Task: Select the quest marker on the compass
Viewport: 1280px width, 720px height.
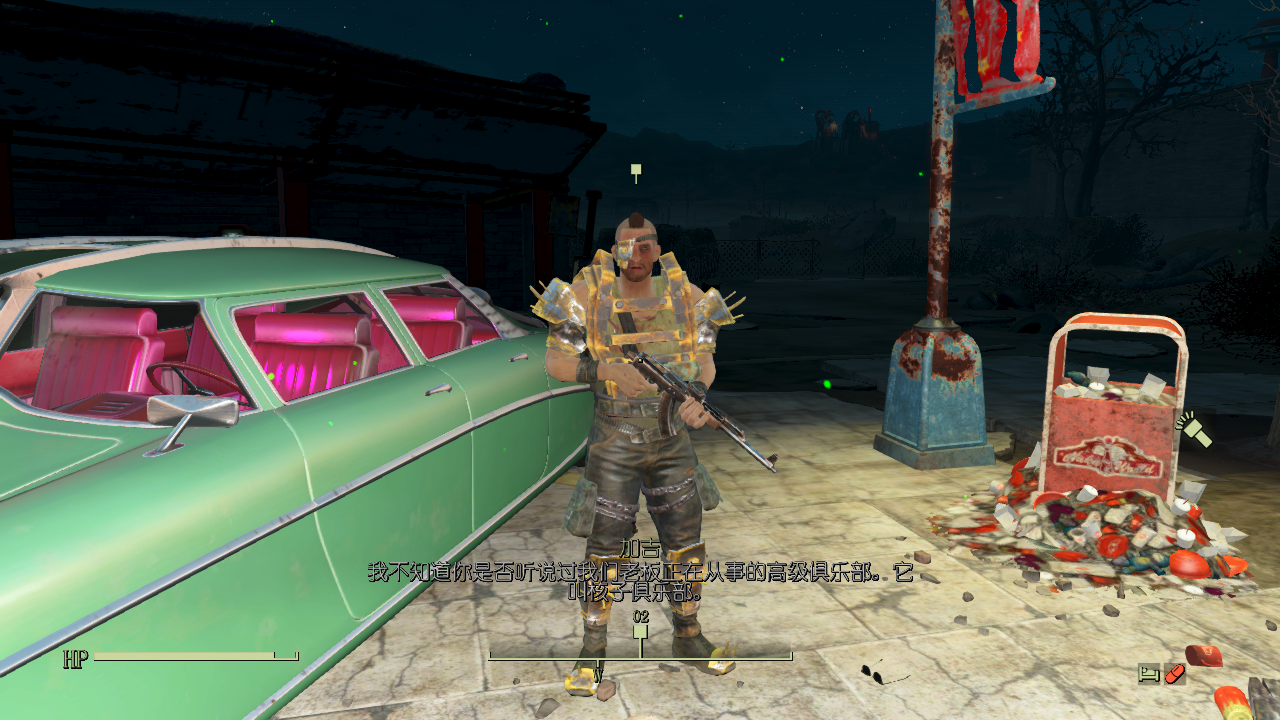Action: [x=641, y=632]
